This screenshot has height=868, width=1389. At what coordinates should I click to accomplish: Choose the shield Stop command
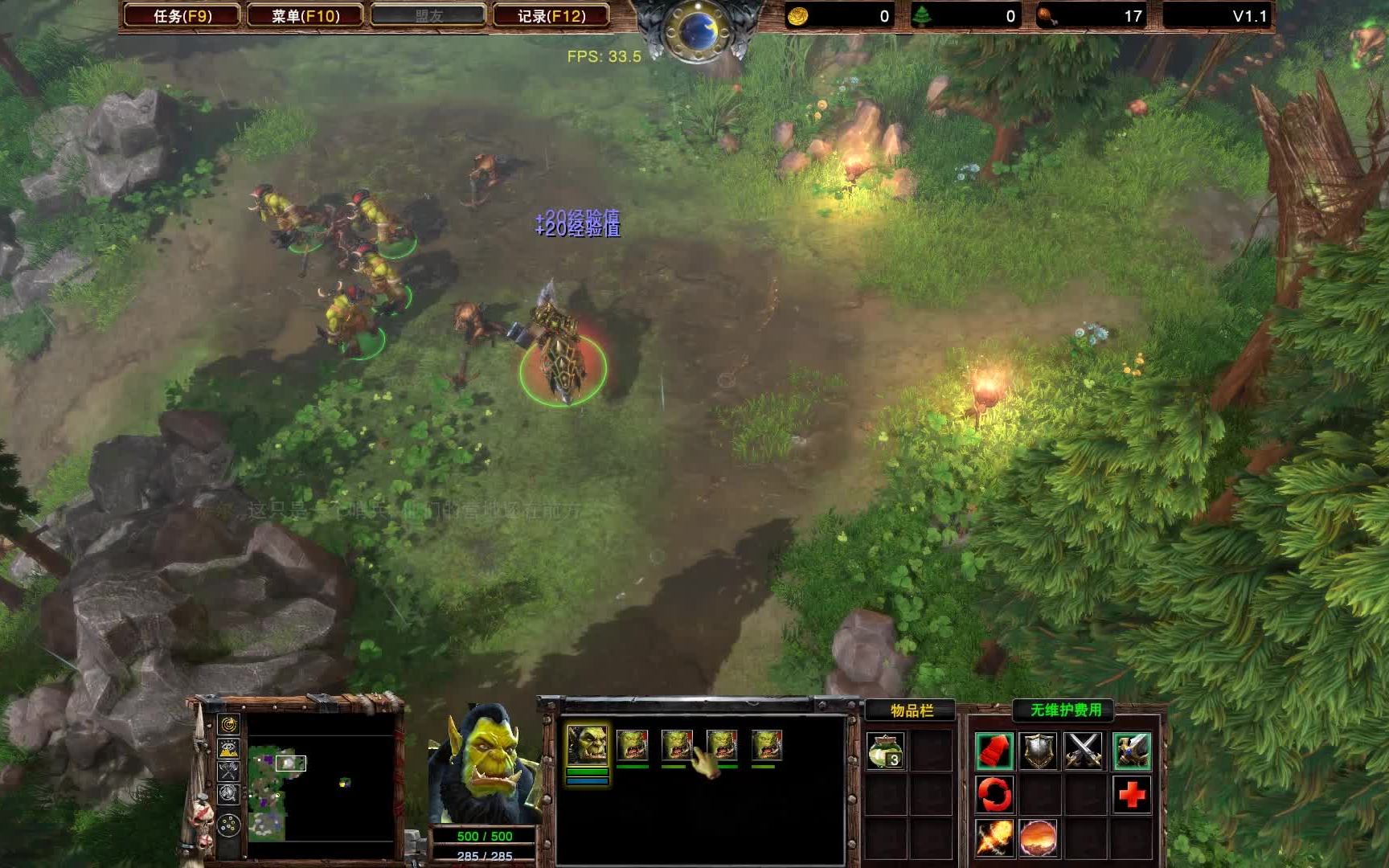point(1039,751)
